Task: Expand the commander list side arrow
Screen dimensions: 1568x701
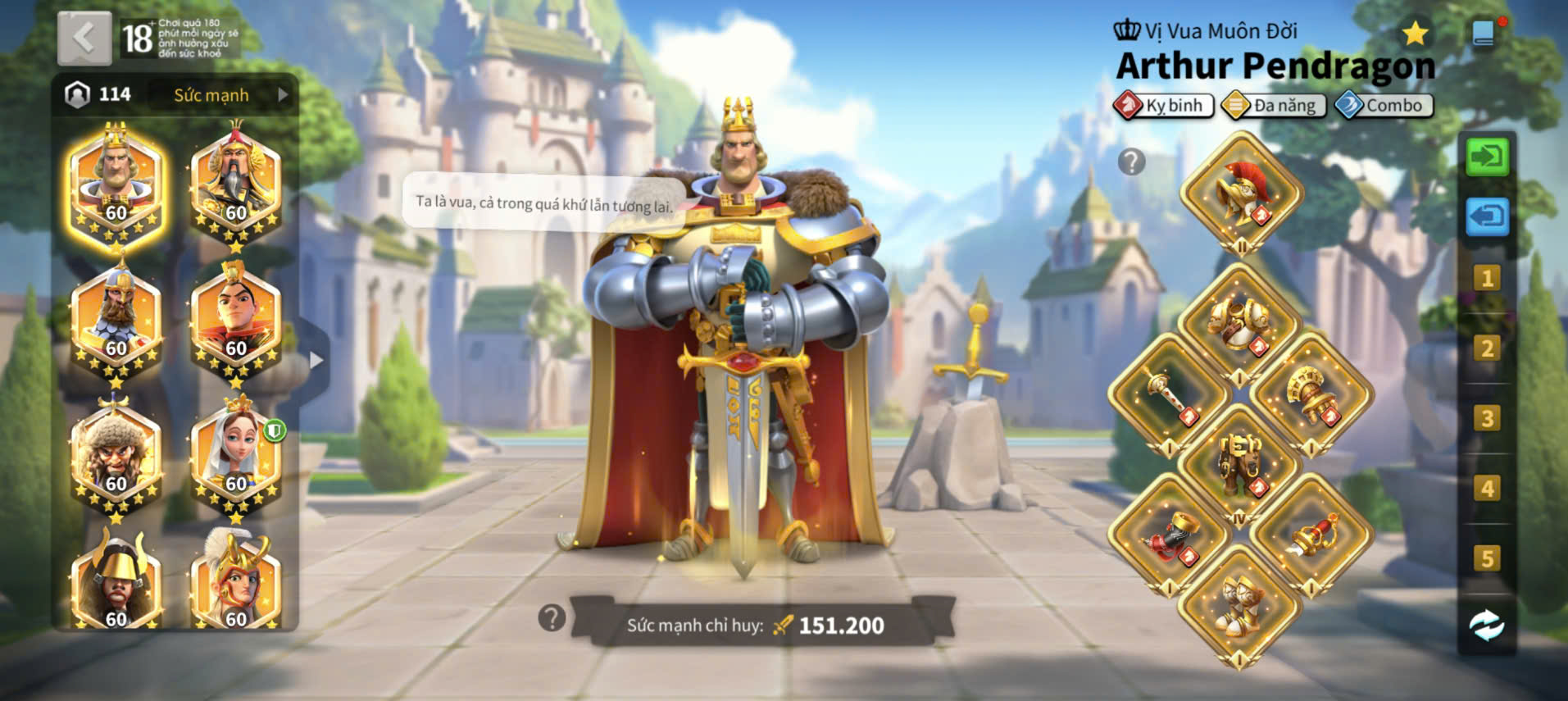Action: click(x=316, y=360)
